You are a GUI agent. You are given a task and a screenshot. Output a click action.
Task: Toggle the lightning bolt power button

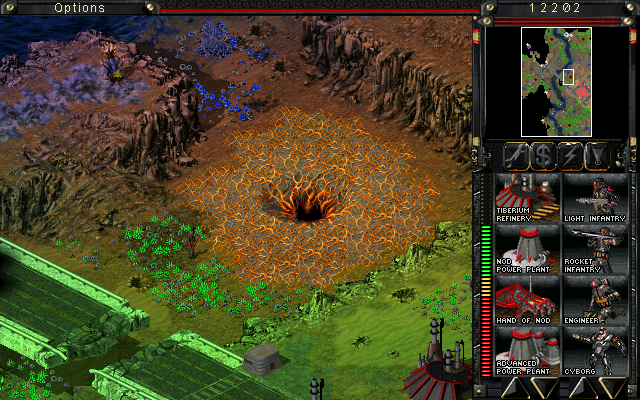[x=572, y=155]
